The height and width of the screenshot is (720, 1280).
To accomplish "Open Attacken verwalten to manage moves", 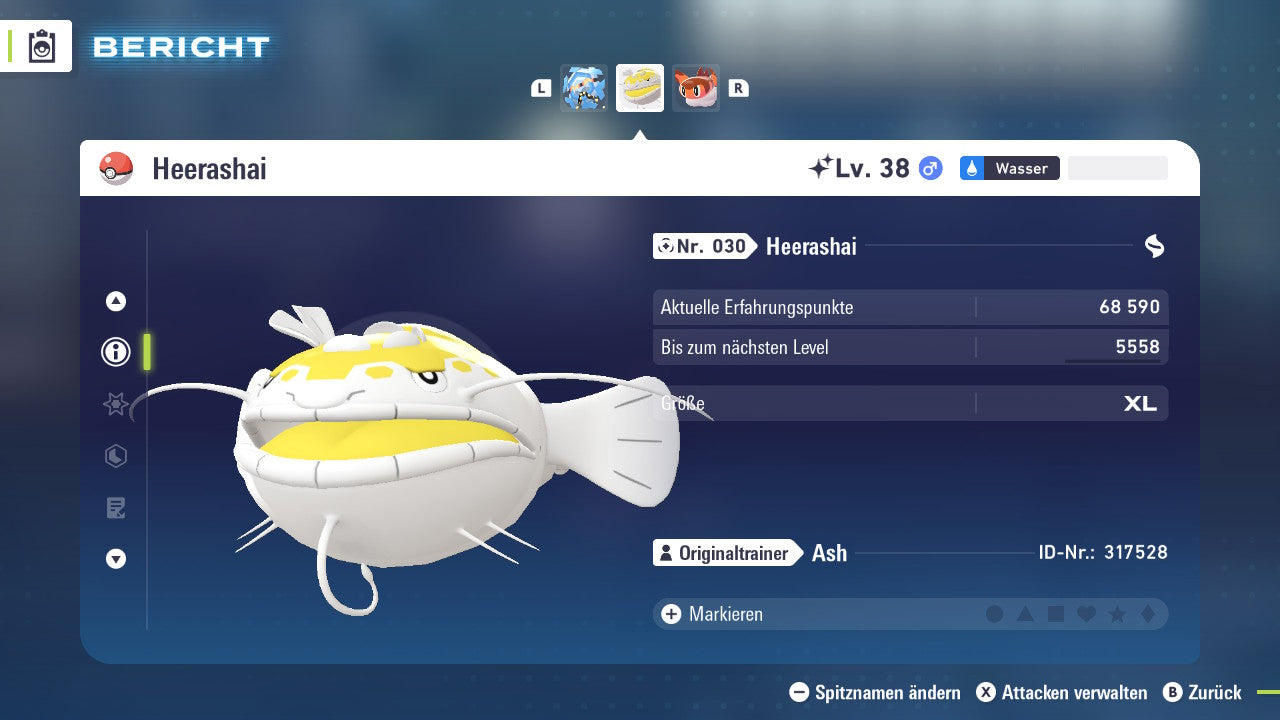I will click(1060, 692).
